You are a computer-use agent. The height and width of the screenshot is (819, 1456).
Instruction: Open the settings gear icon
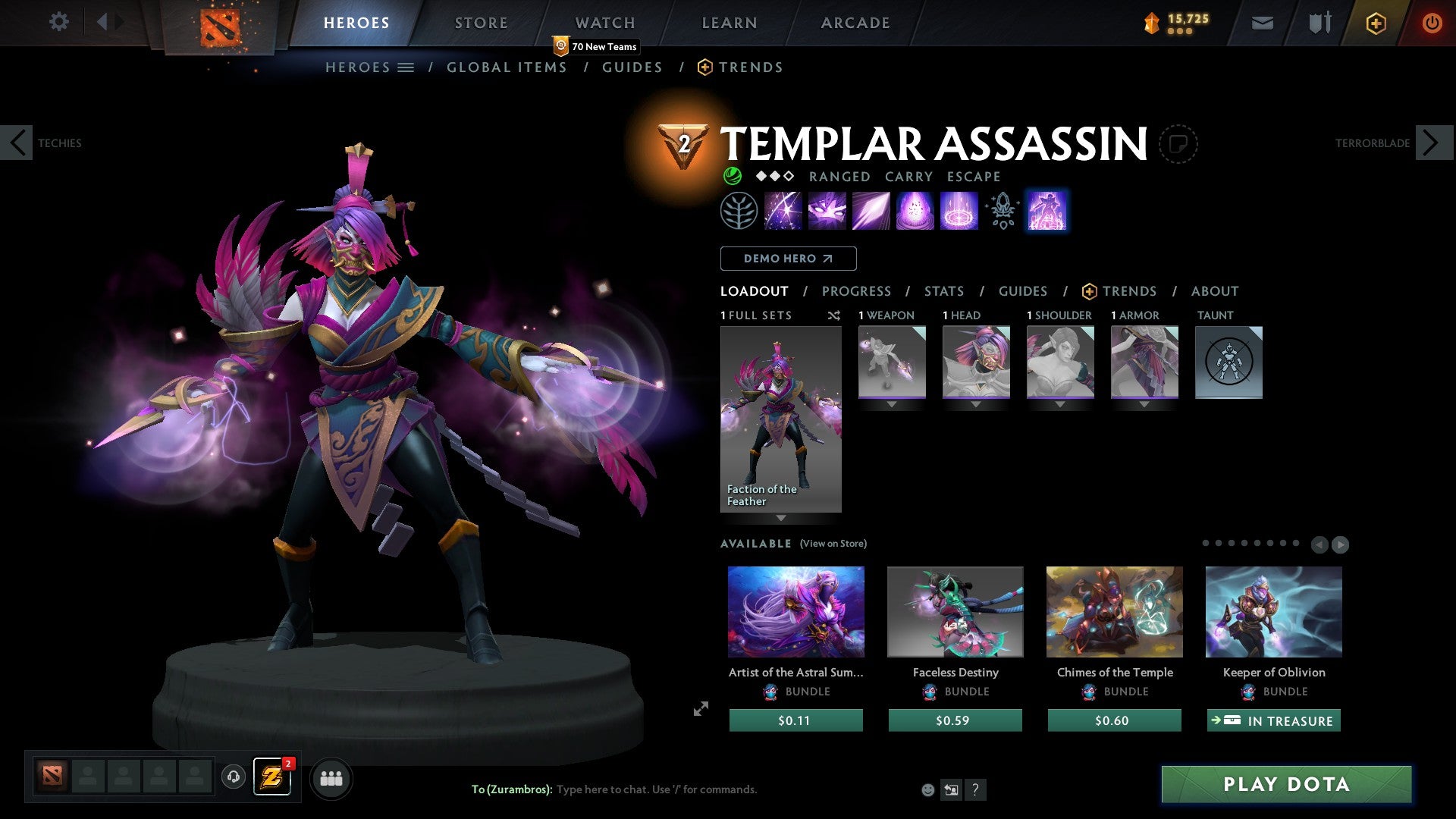tap(58, 21)
